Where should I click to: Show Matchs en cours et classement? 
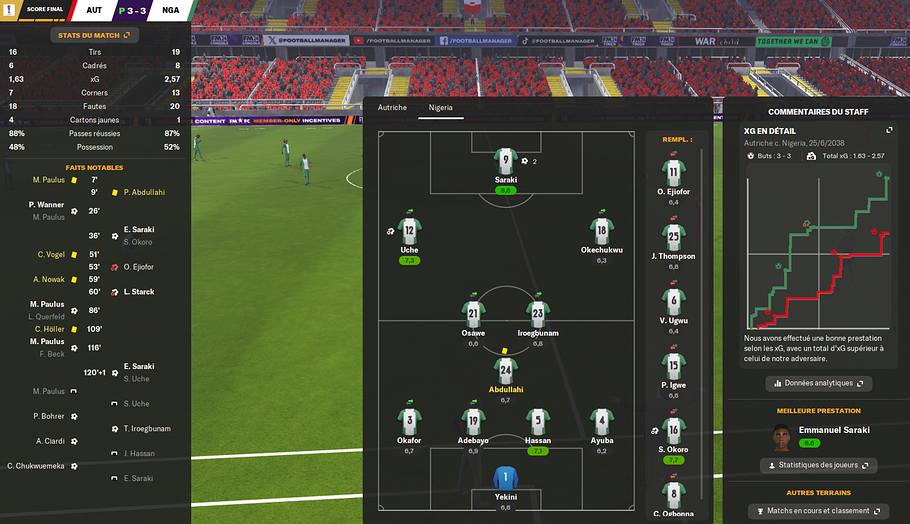[818, 511]
